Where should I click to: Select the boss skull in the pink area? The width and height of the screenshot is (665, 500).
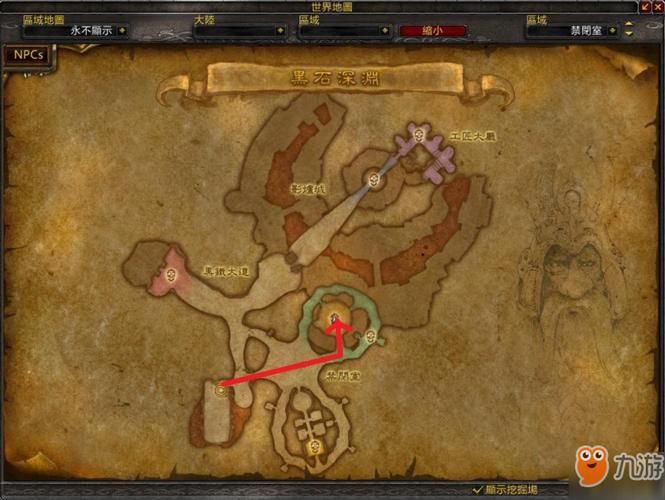point(172,275)
